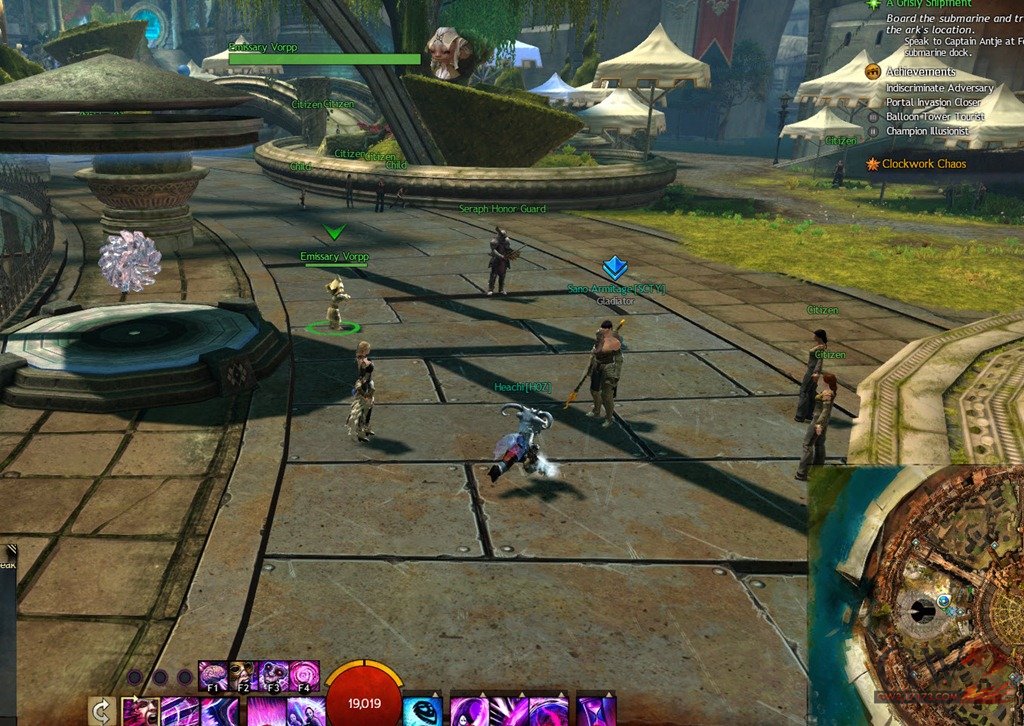
Task: Activate the hourglass elite skill
Action: click(x=596, y=710)
